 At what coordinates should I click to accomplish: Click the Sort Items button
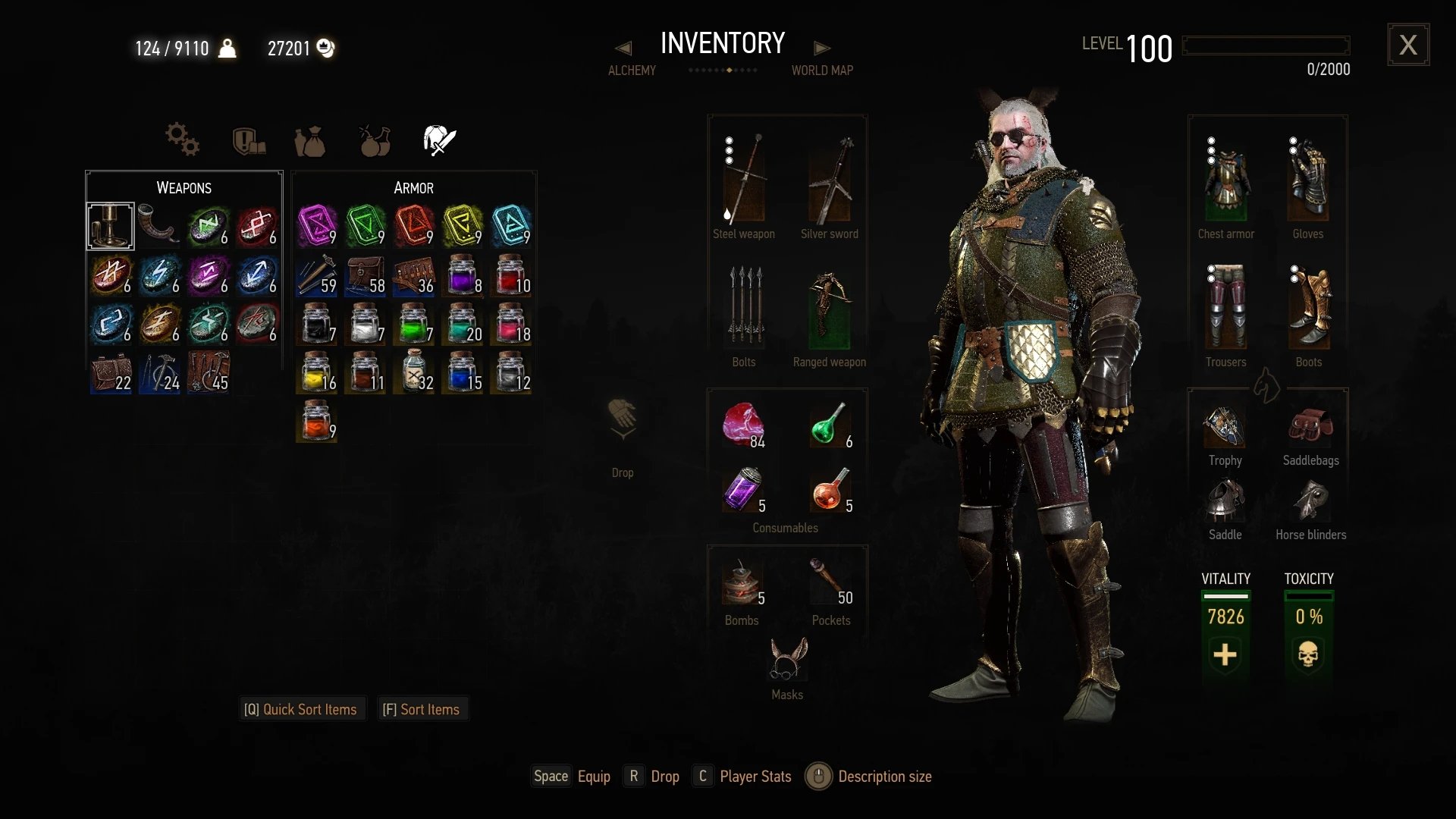(422, 709)
